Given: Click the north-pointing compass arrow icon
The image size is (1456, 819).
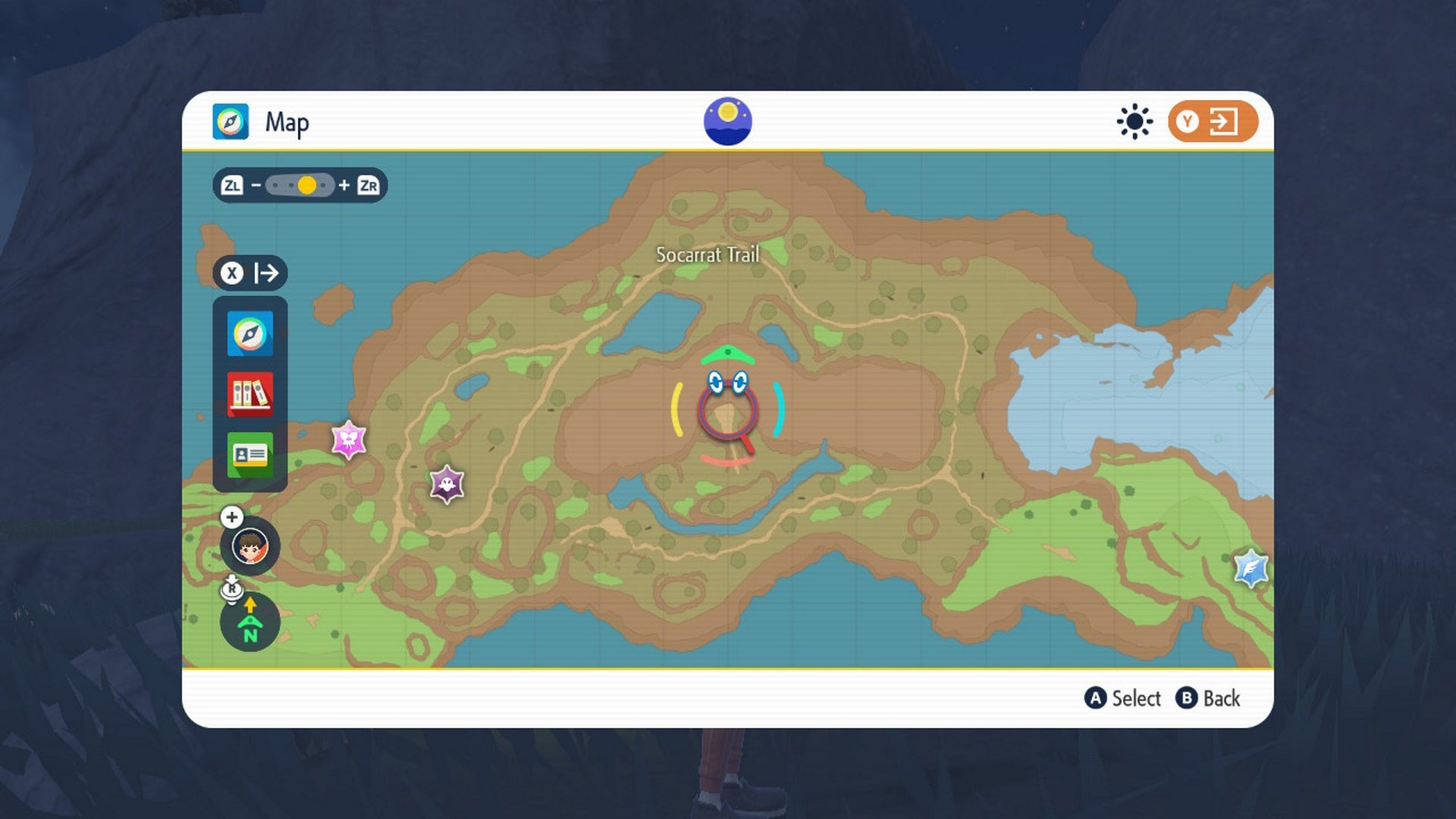Looking at the screenshot, I should tap(250, 622).
